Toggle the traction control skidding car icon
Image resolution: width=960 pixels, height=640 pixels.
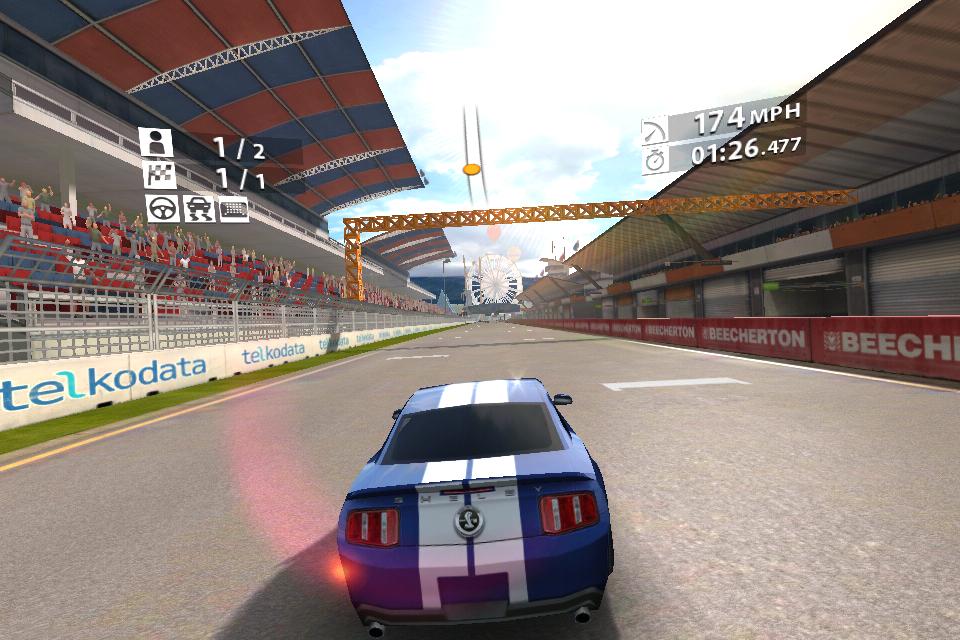198,208
